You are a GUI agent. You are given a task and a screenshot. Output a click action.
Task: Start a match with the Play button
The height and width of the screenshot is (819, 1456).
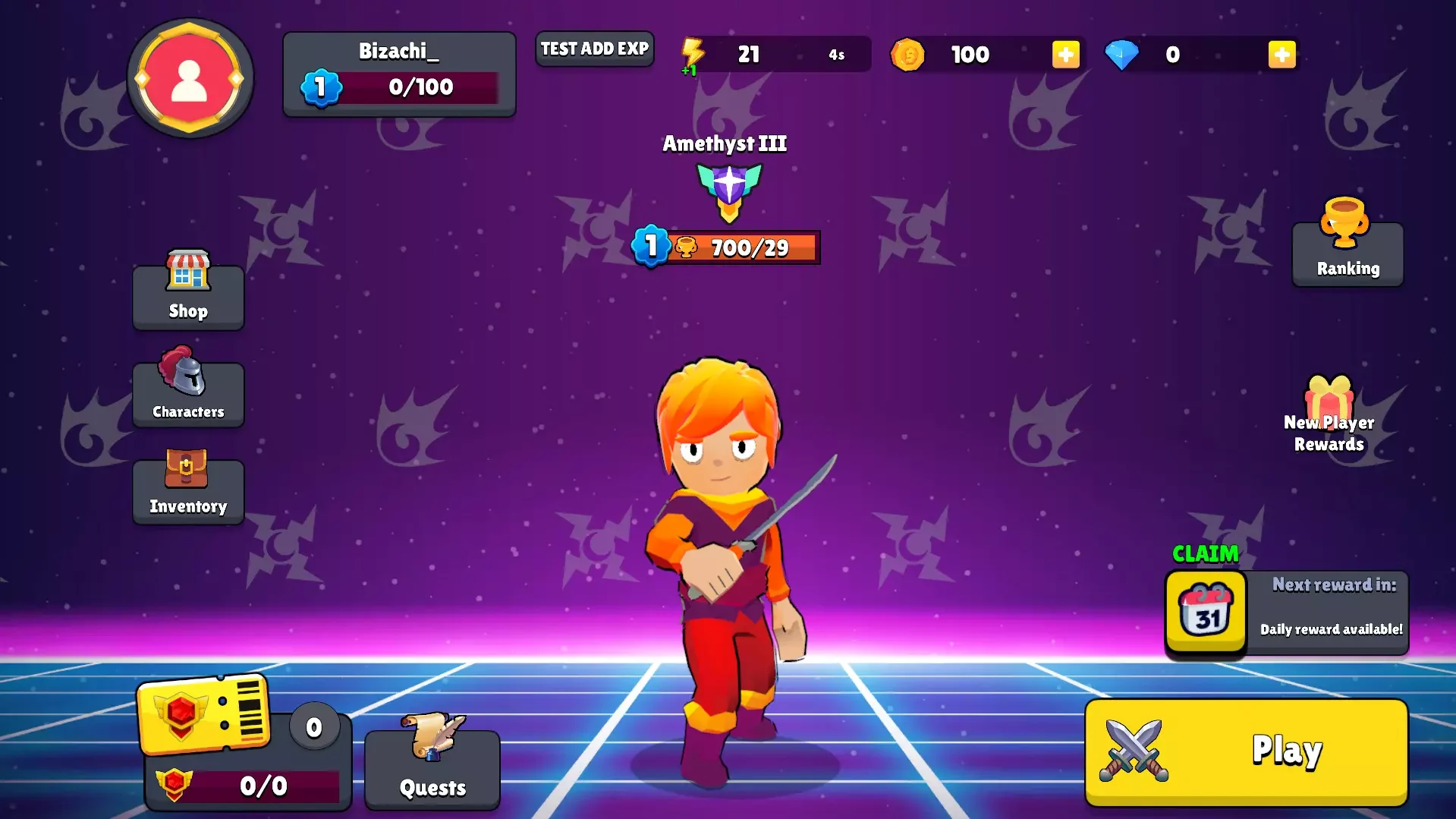(1246, 751)
